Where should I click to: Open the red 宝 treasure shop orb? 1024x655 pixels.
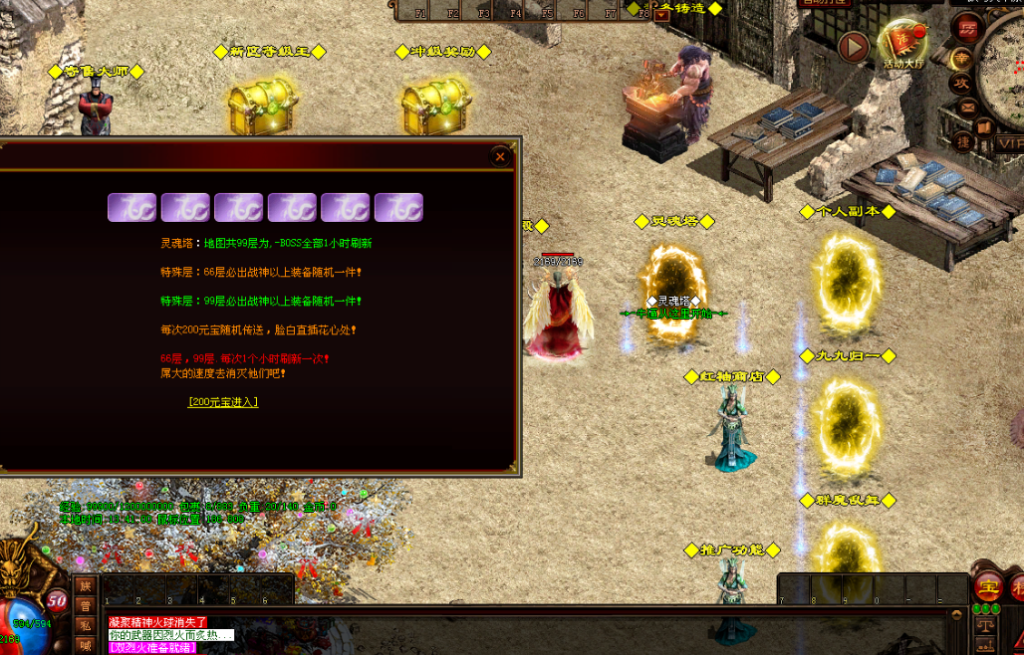[988, 586]
